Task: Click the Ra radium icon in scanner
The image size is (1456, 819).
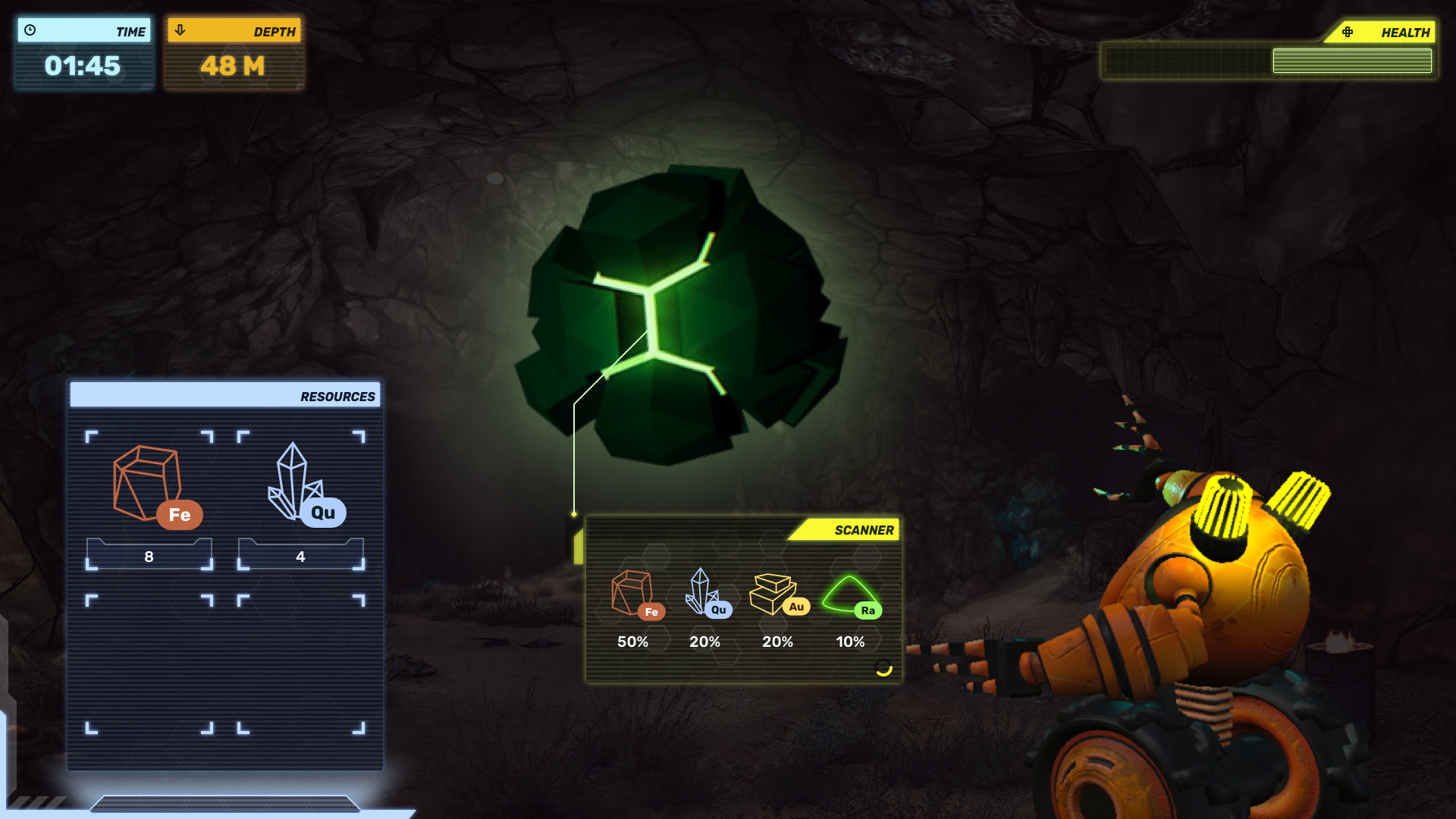Action: pos(851,595)
